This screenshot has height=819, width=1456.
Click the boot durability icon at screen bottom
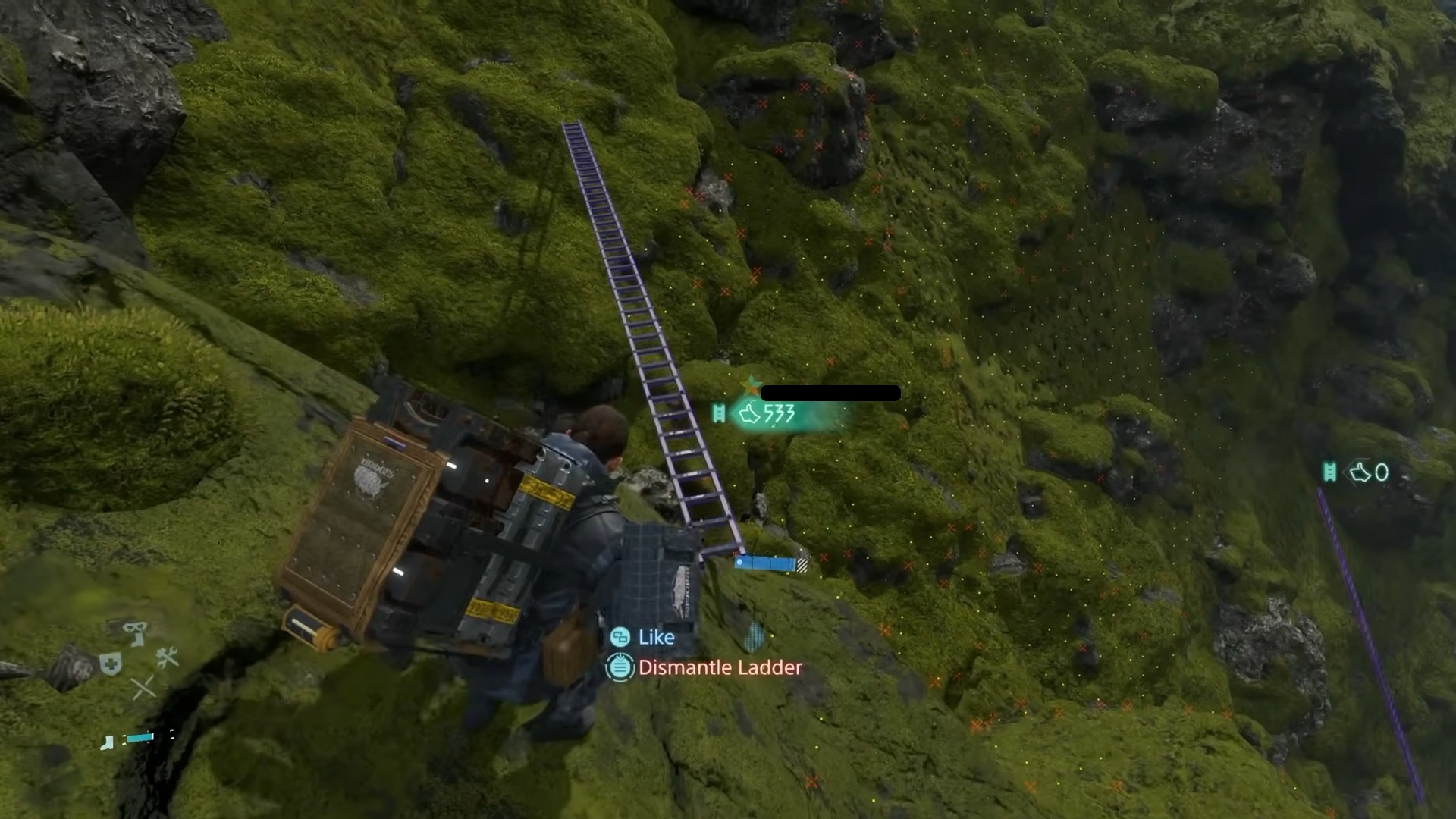pyautogui.click(x=107, y=742)
